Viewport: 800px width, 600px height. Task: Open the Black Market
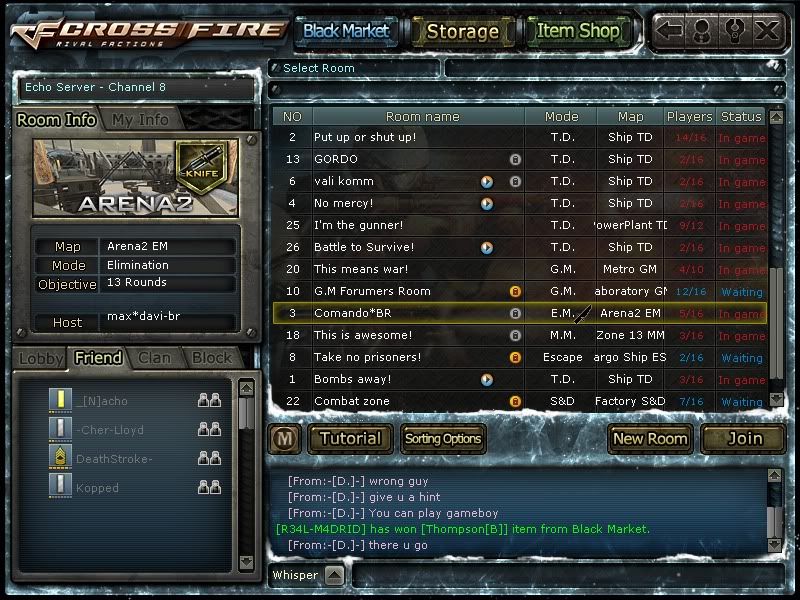click(346, 31)
